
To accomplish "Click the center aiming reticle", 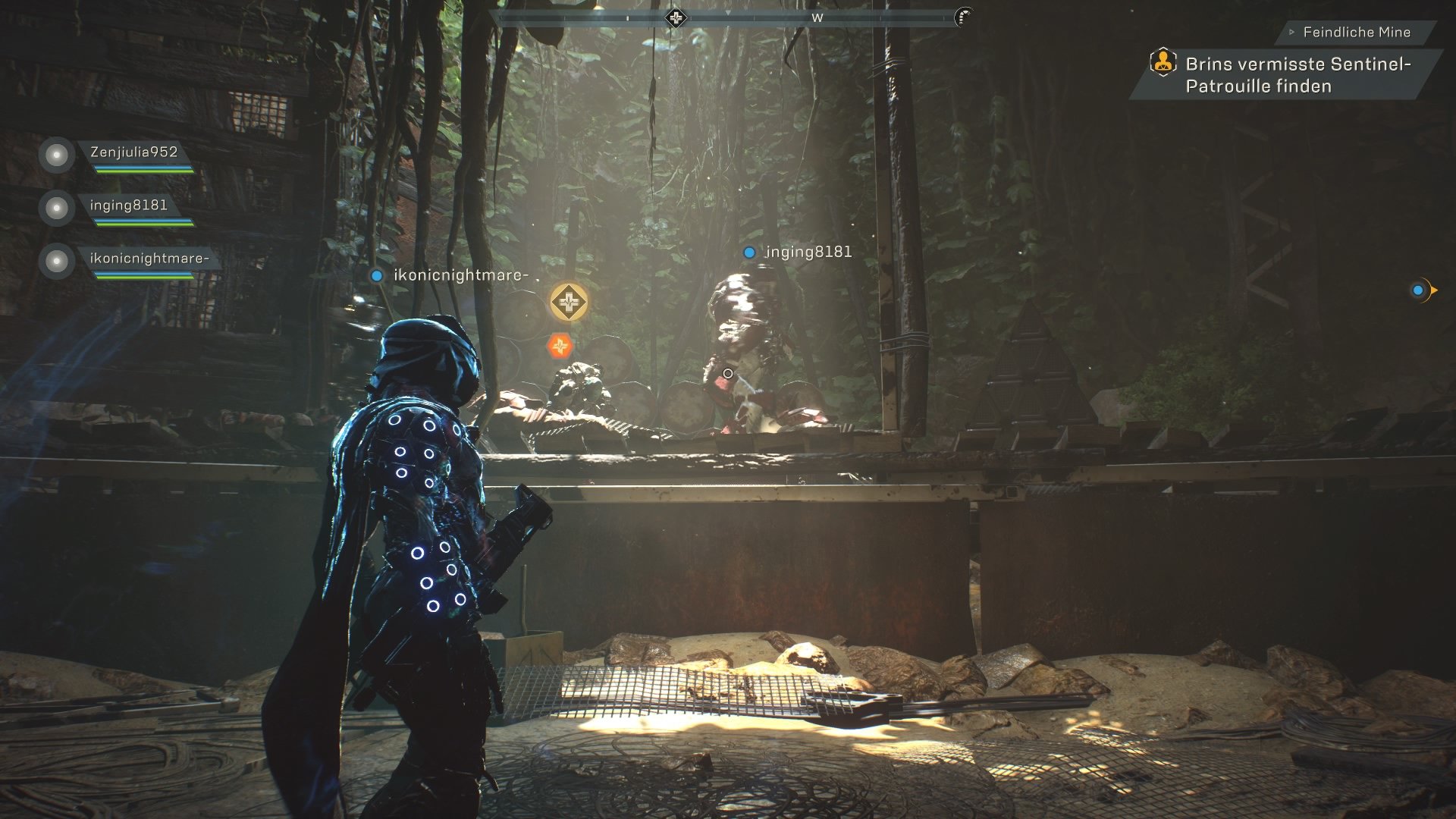I will [726, 372].
